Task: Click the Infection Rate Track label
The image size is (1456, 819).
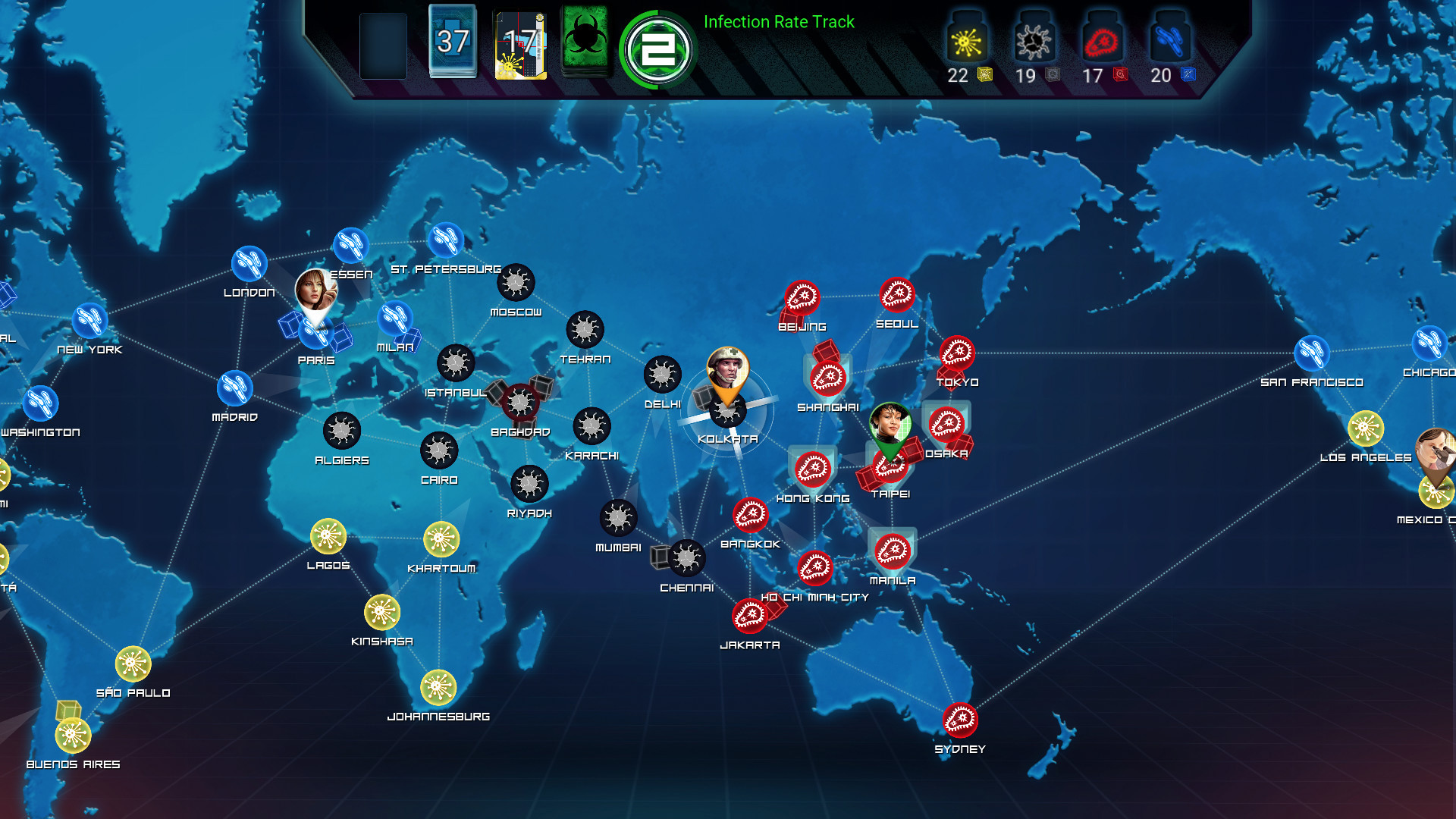Action: tap(778, 22)
